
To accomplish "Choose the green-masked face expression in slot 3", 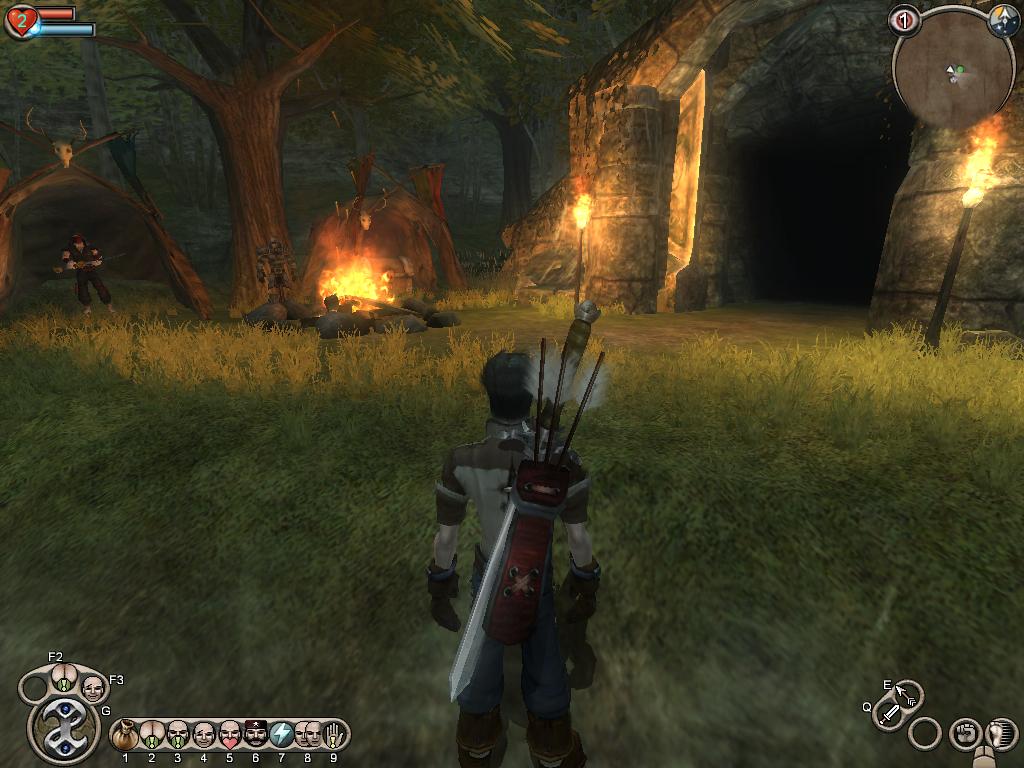I will (x=178, y=735).
